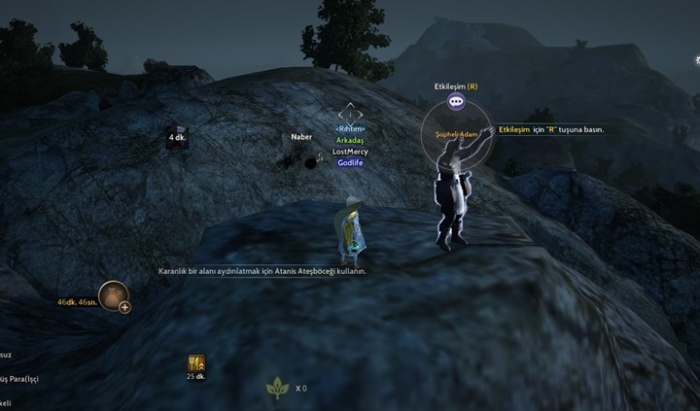Select the yellow buff icon showing 25 dk.
Image resolution: width=700 pixels, height=411 pixels.
pyautogui.click(x=195, y=365)
